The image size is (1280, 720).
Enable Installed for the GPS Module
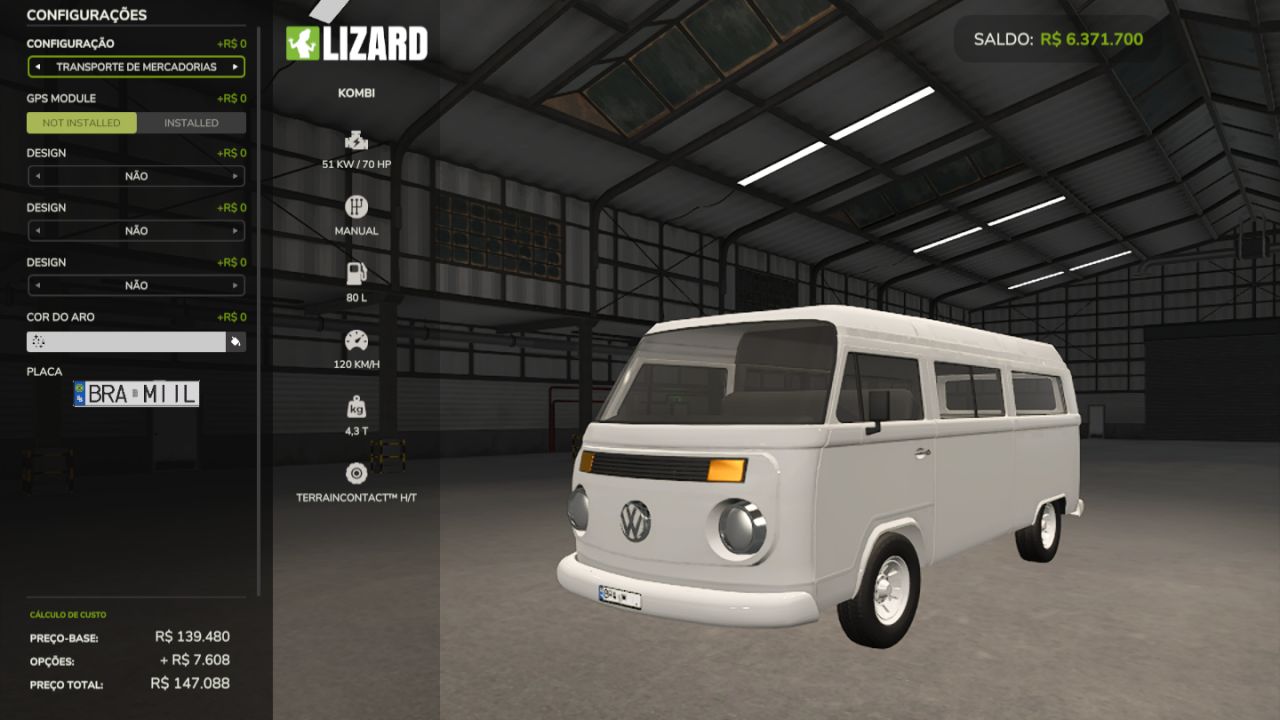[191, 122]
